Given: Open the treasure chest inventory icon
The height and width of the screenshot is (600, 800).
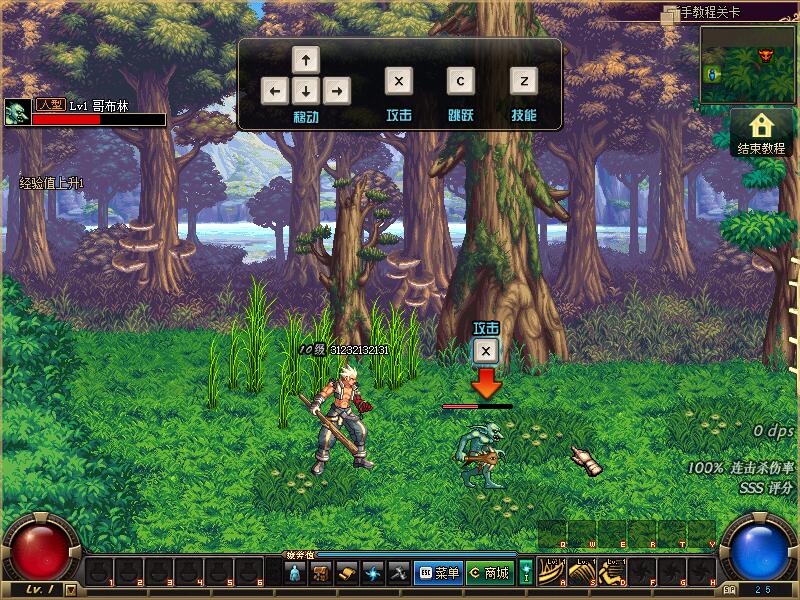Looking at the screenshot, I should [321, 573].
